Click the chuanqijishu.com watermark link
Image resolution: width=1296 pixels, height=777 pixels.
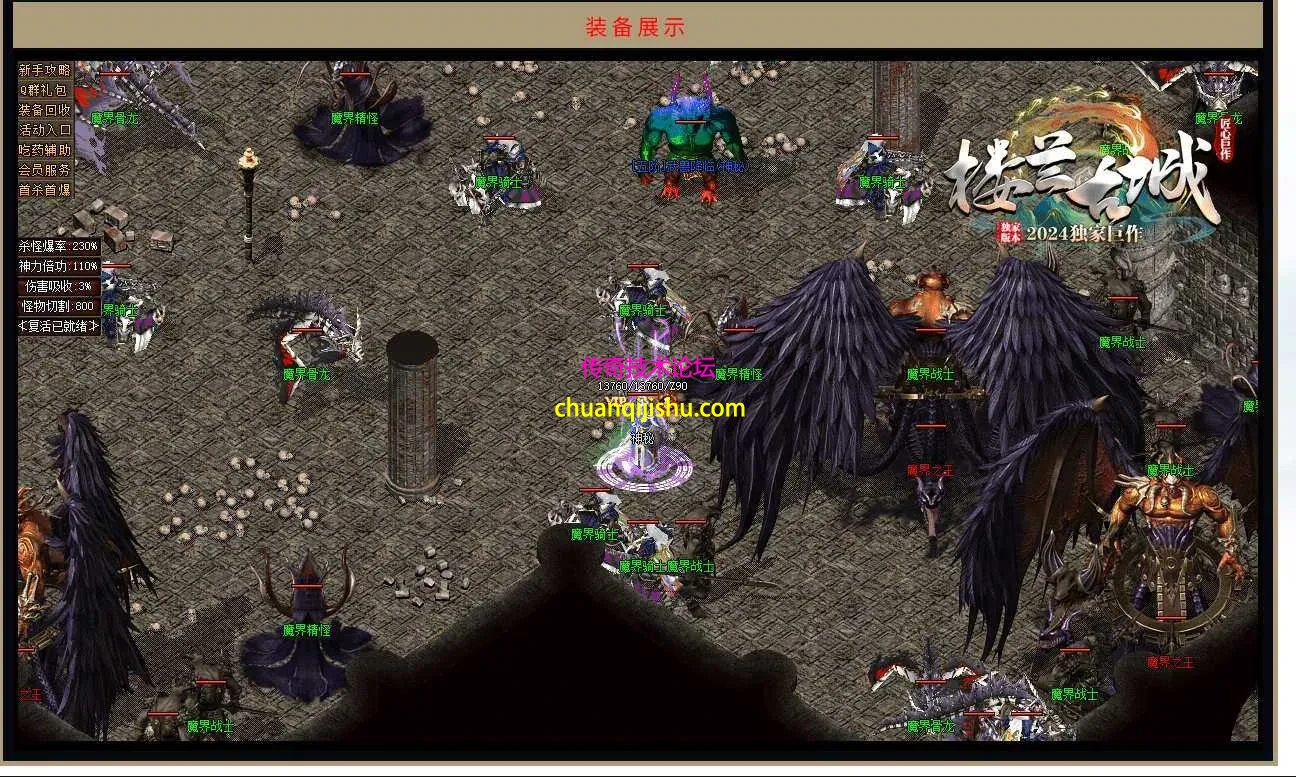coord(649,408)
